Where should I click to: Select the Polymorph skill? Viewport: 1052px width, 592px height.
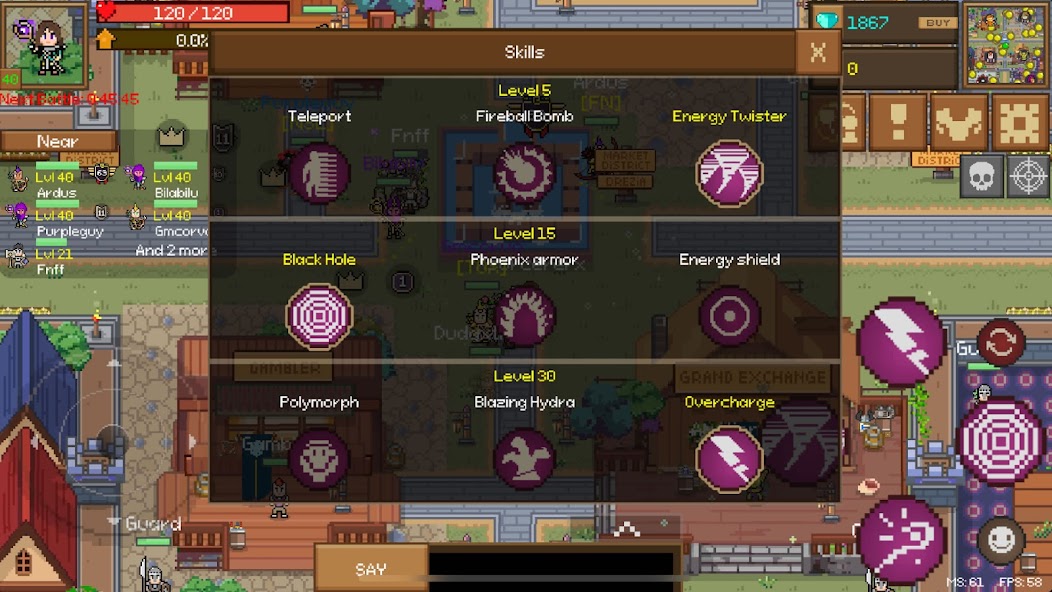(319, 459)
